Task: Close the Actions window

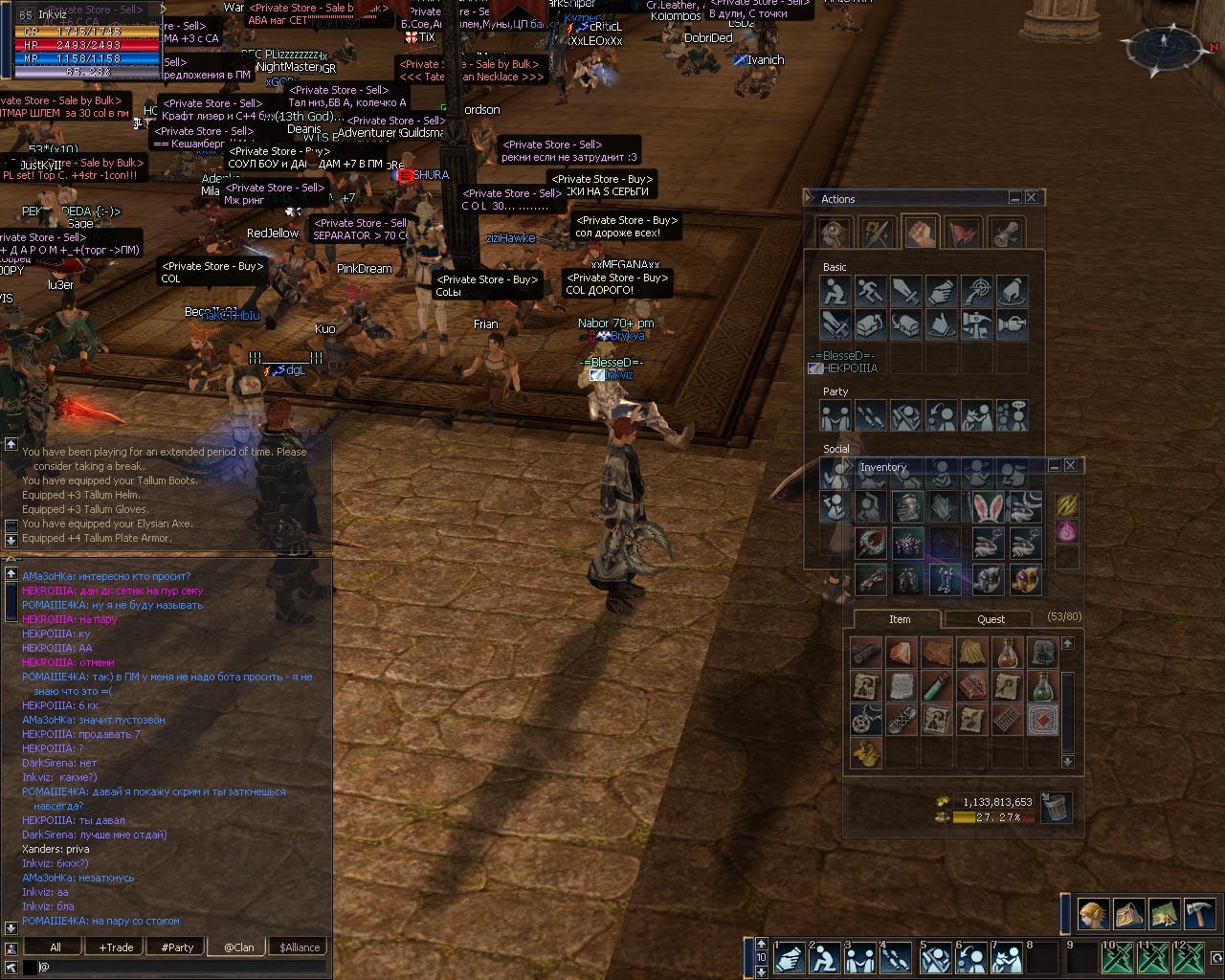Action: coord(1031,197)
